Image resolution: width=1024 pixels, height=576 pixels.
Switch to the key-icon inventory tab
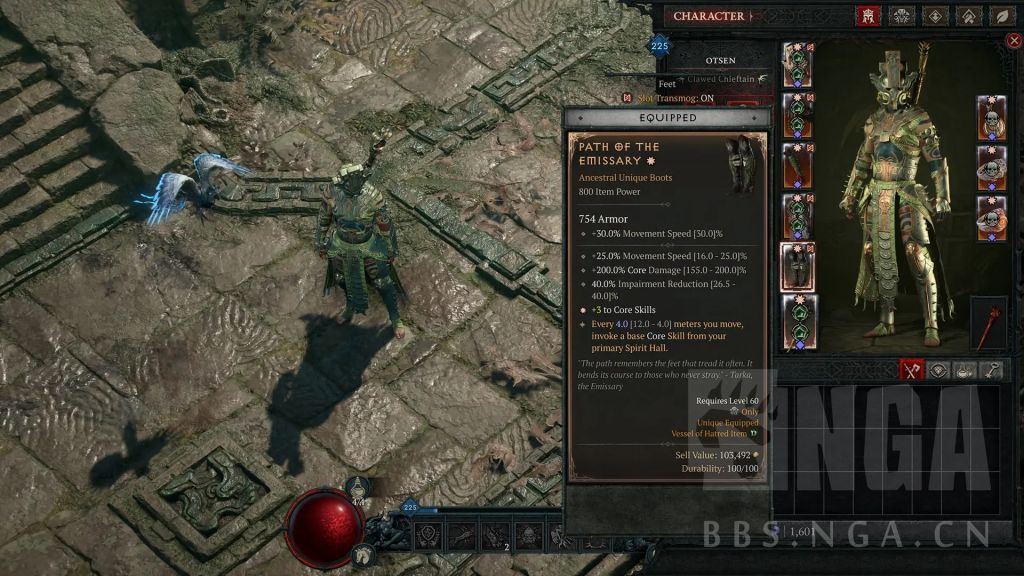coord(993,370)
